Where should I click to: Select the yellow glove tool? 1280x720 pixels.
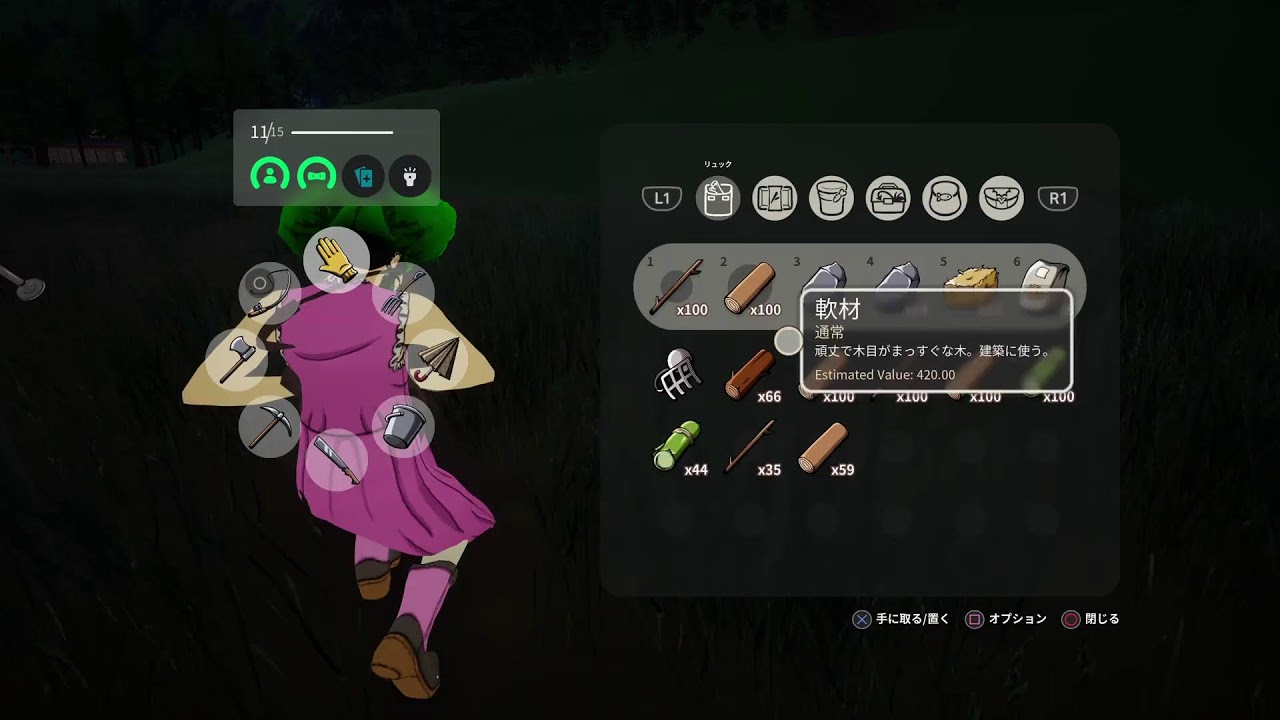[x=336, y=259]
